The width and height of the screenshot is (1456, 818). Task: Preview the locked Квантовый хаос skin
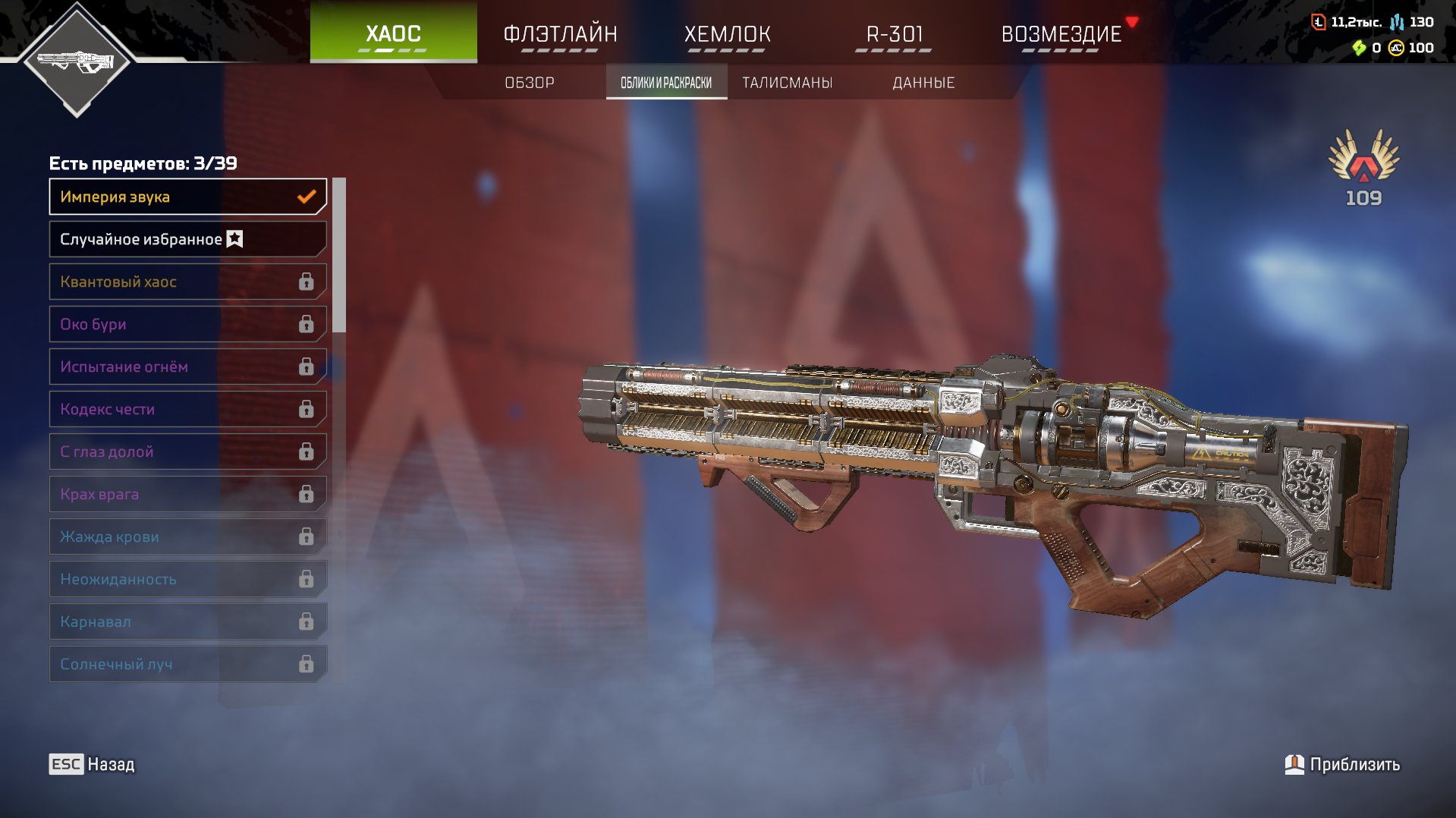187,282
